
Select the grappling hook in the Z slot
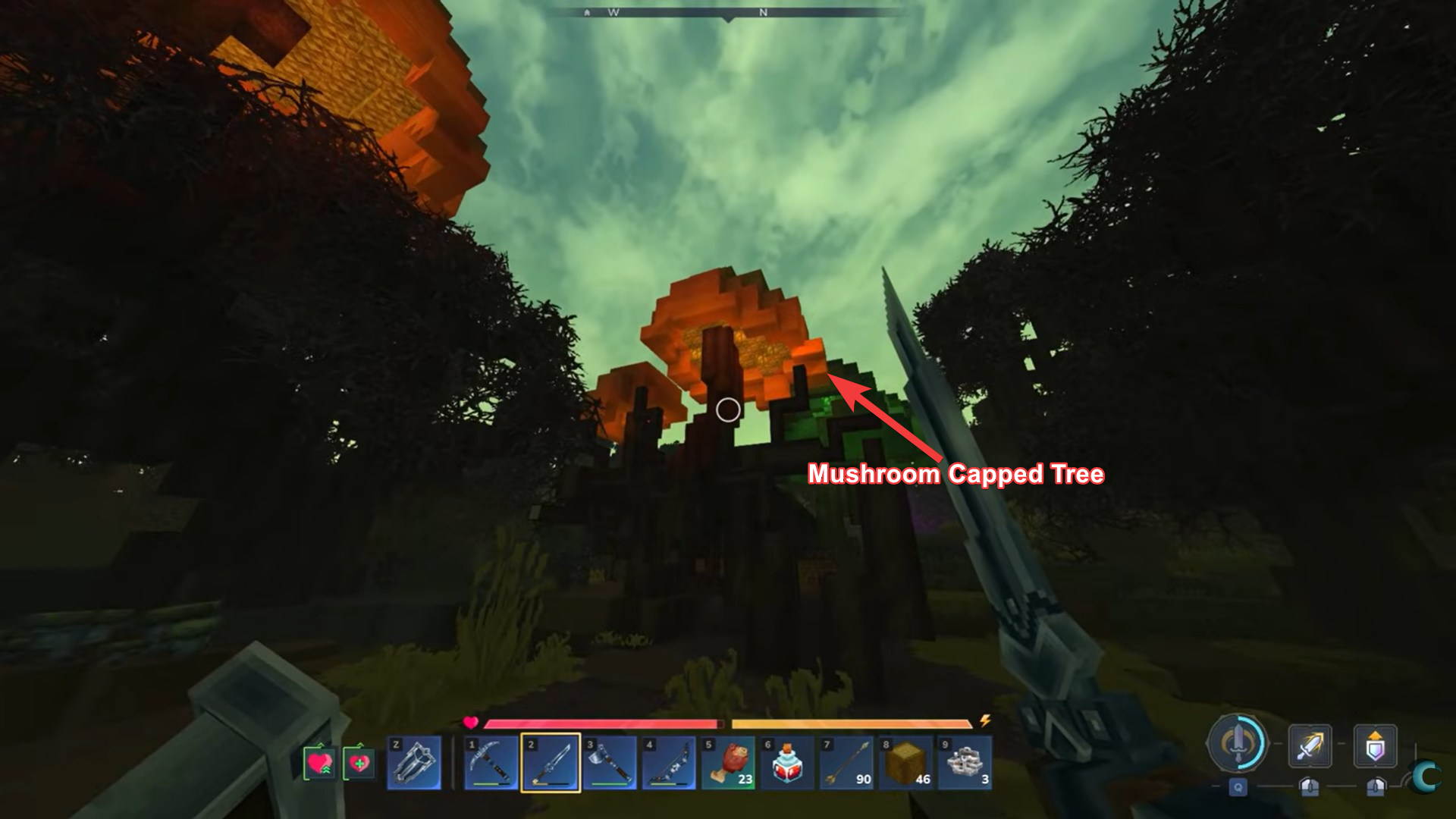pos(416,761)
